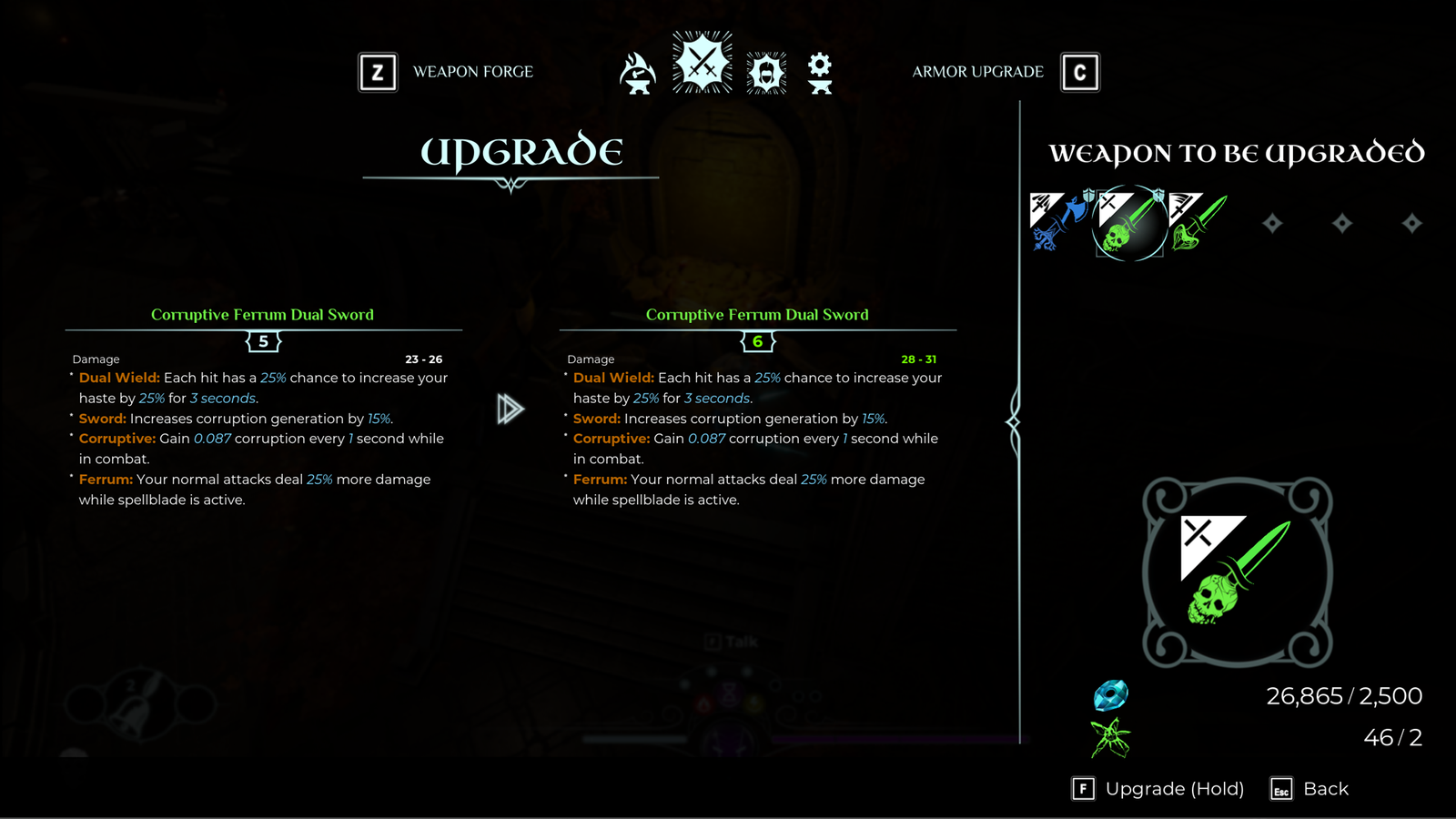Choose the blue axe weapon
1456x819 pixels.
click(x=1058, y=221)
